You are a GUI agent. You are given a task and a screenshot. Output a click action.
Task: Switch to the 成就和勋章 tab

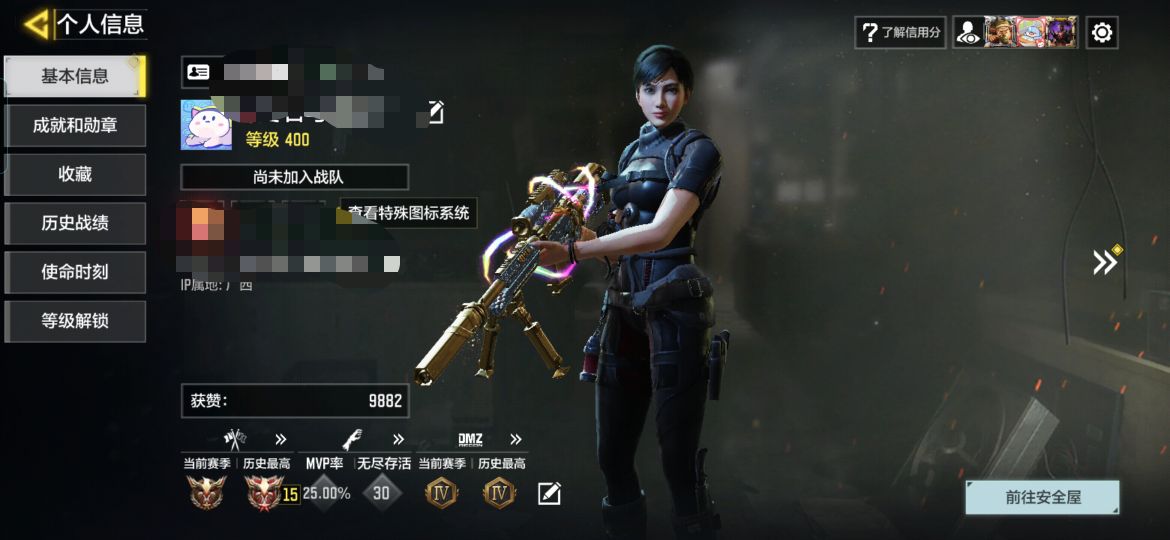pyautogui.click(x=75, y=125)
